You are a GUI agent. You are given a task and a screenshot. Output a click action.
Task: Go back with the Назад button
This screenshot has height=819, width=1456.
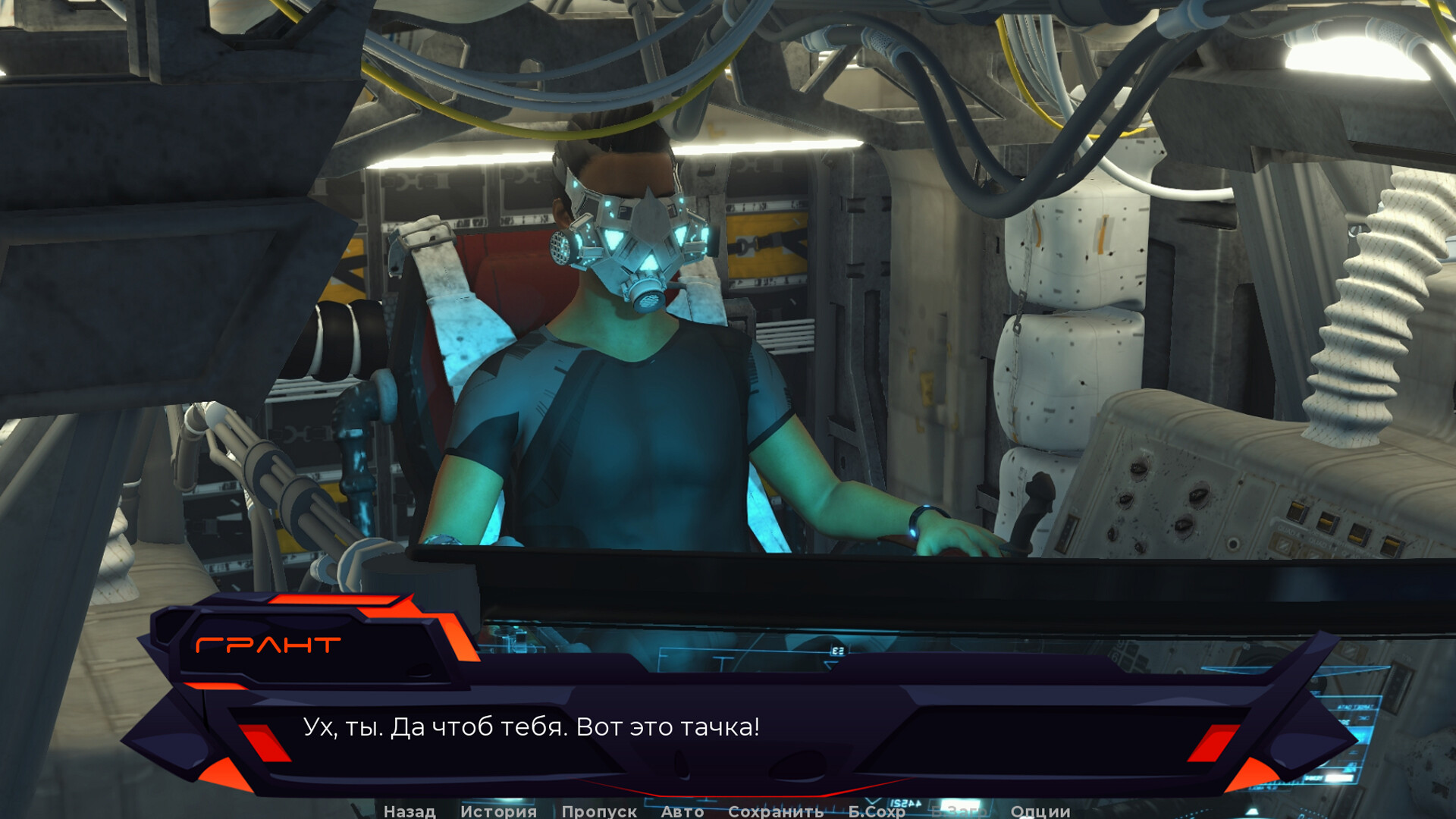point(409,811)
